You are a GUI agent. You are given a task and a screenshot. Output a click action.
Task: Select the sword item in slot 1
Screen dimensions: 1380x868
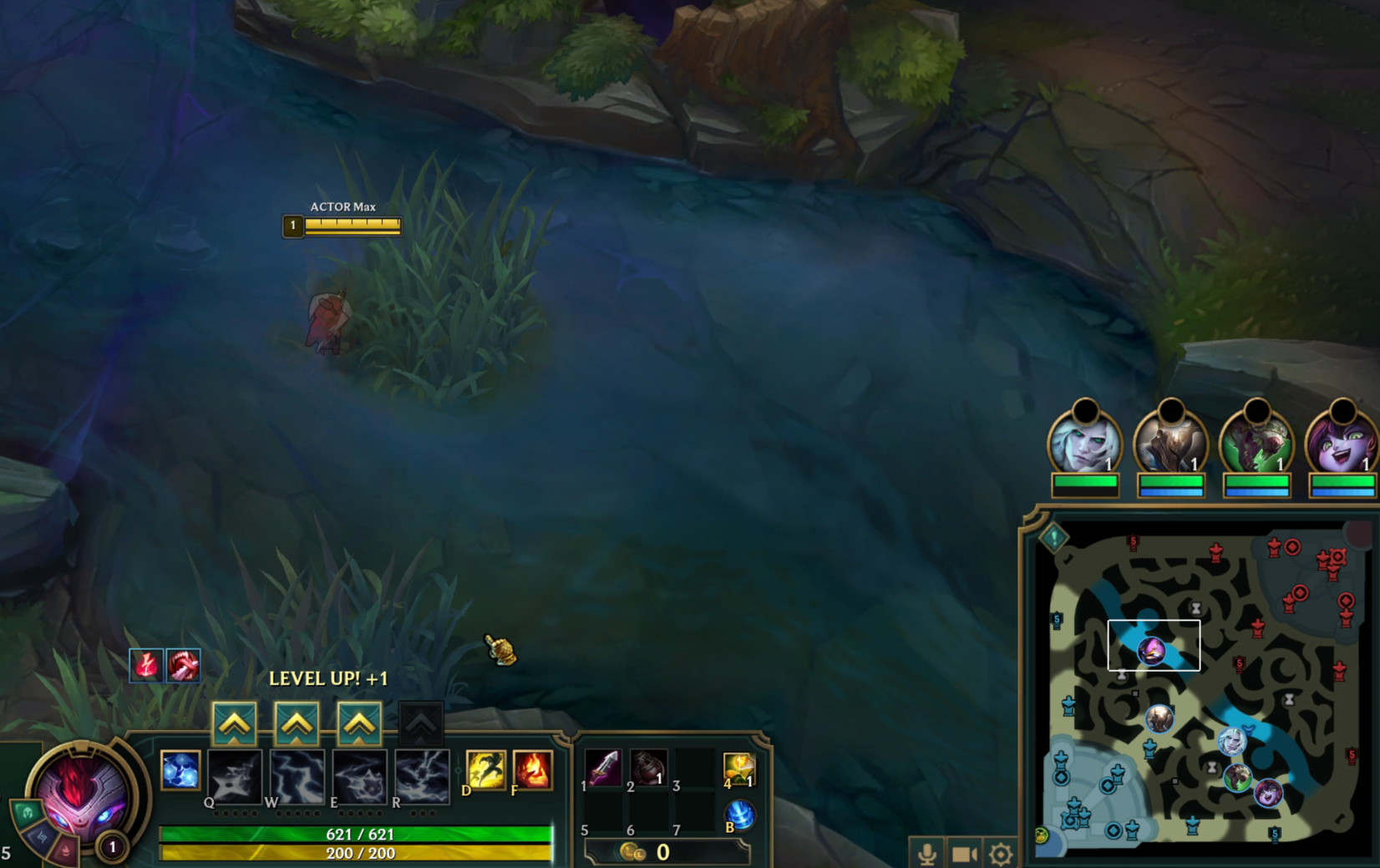click(604, 768)
